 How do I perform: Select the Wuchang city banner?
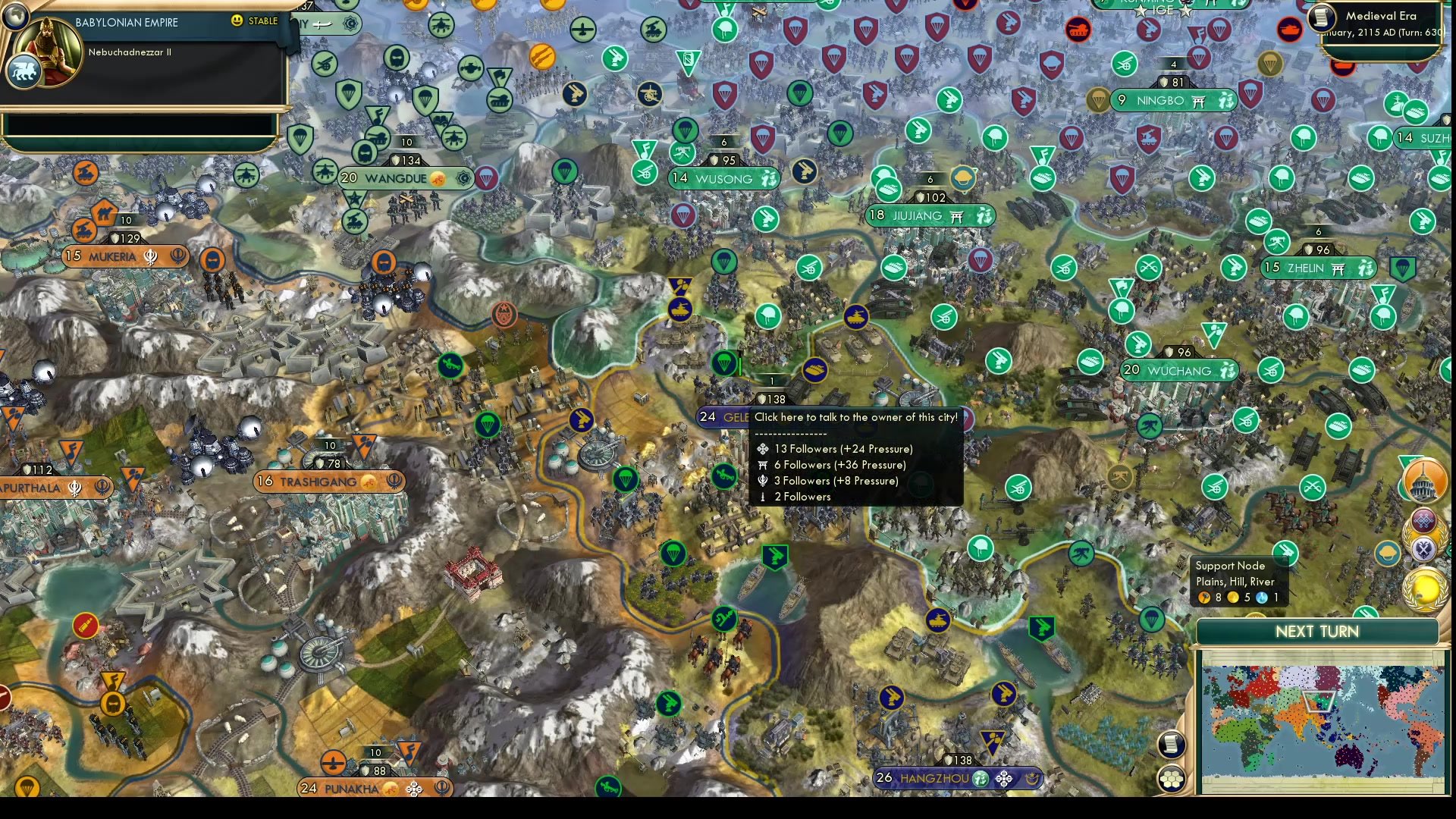(x=1178, y=370)
